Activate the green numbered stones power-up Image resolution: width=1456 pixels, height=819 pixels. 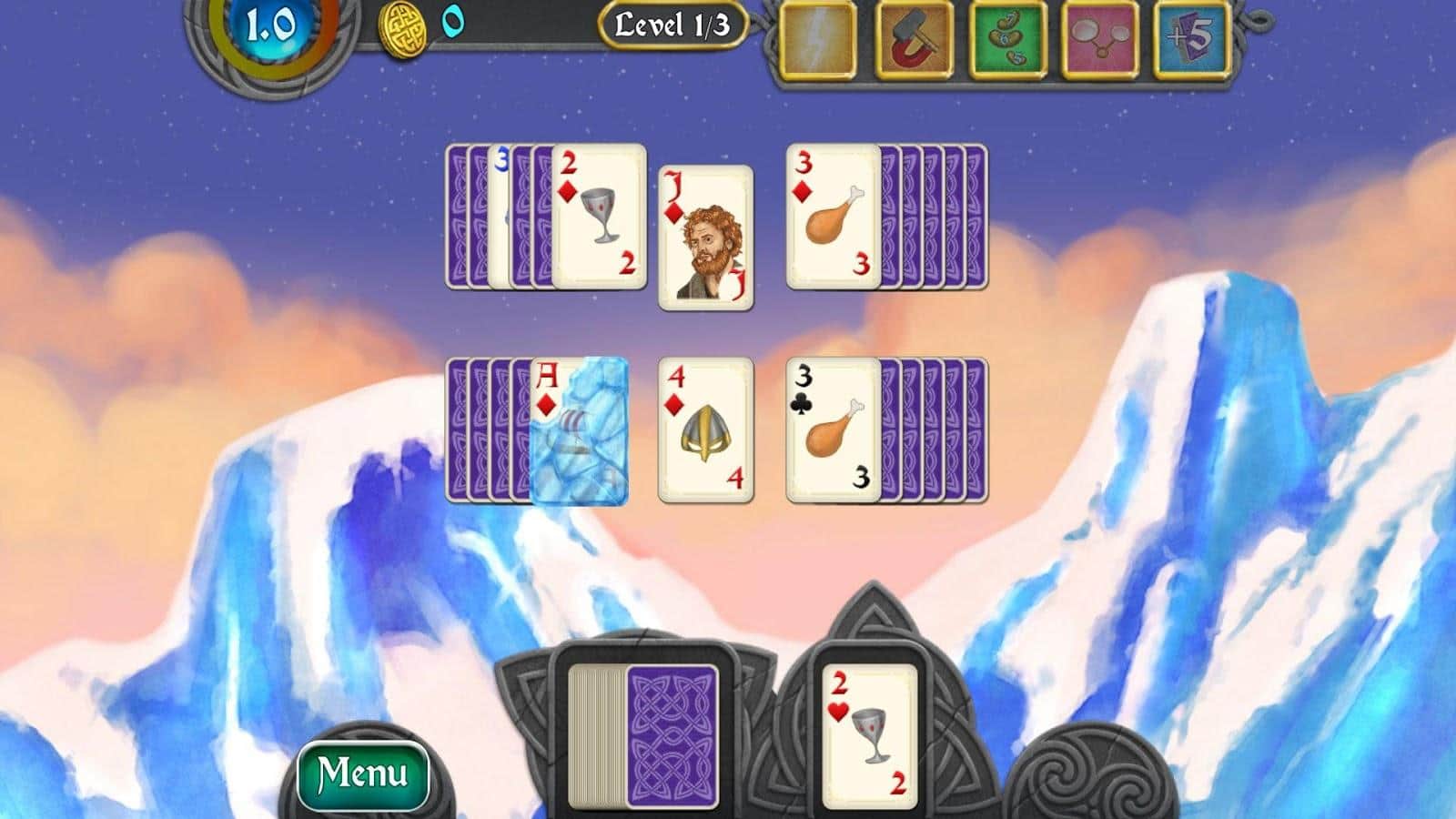pos(1006,41)
